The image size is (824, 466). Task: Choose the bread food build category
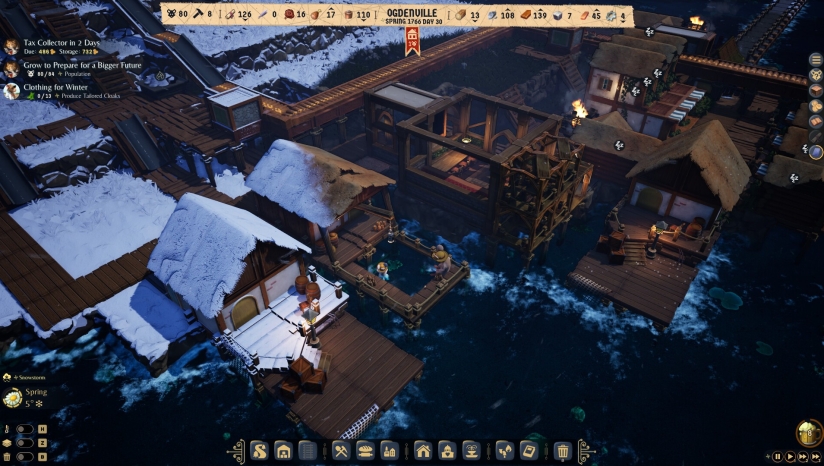[366, 451]
